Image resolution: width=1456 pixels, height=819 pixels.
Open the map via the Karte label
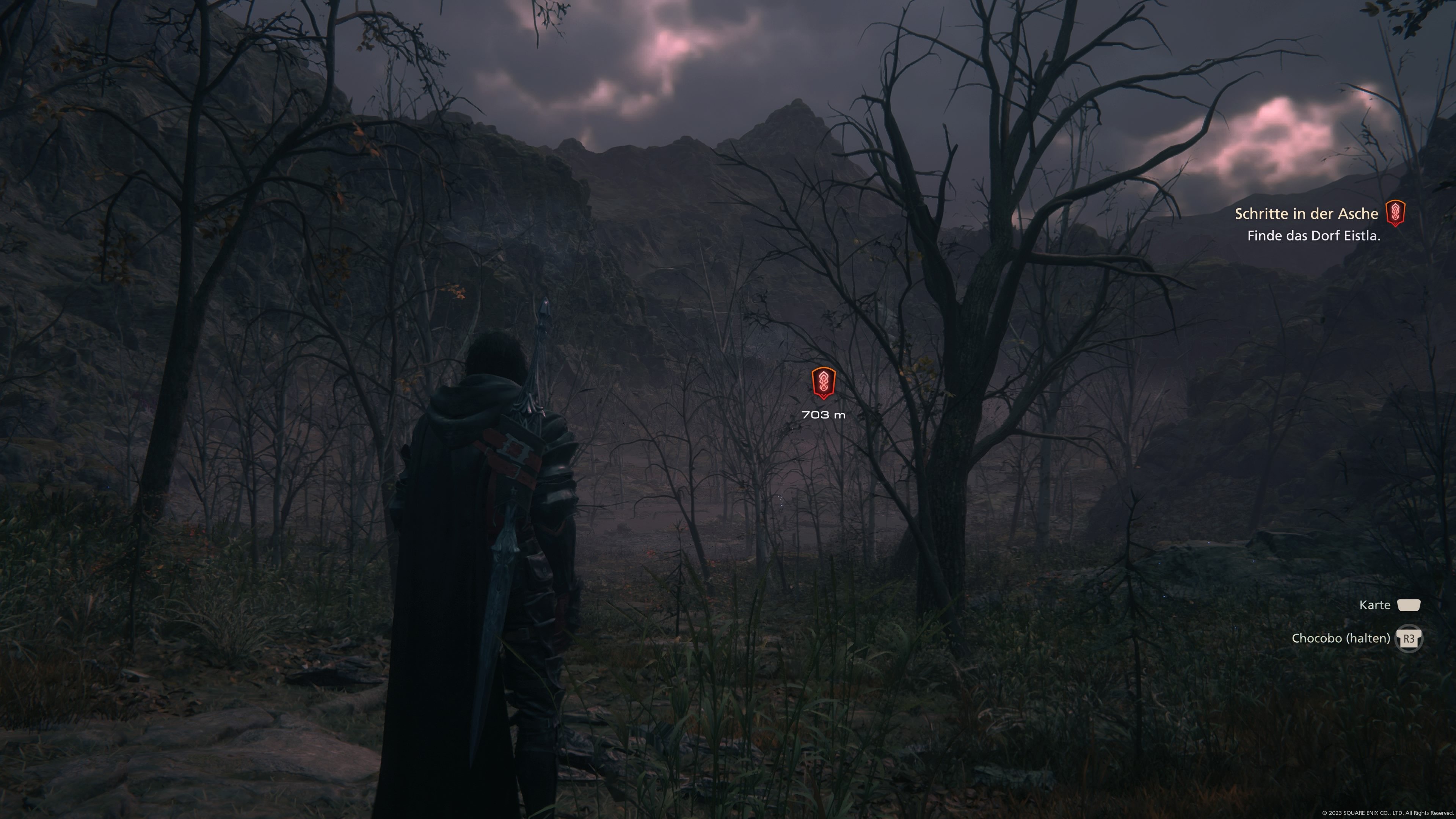[1374, 606]
